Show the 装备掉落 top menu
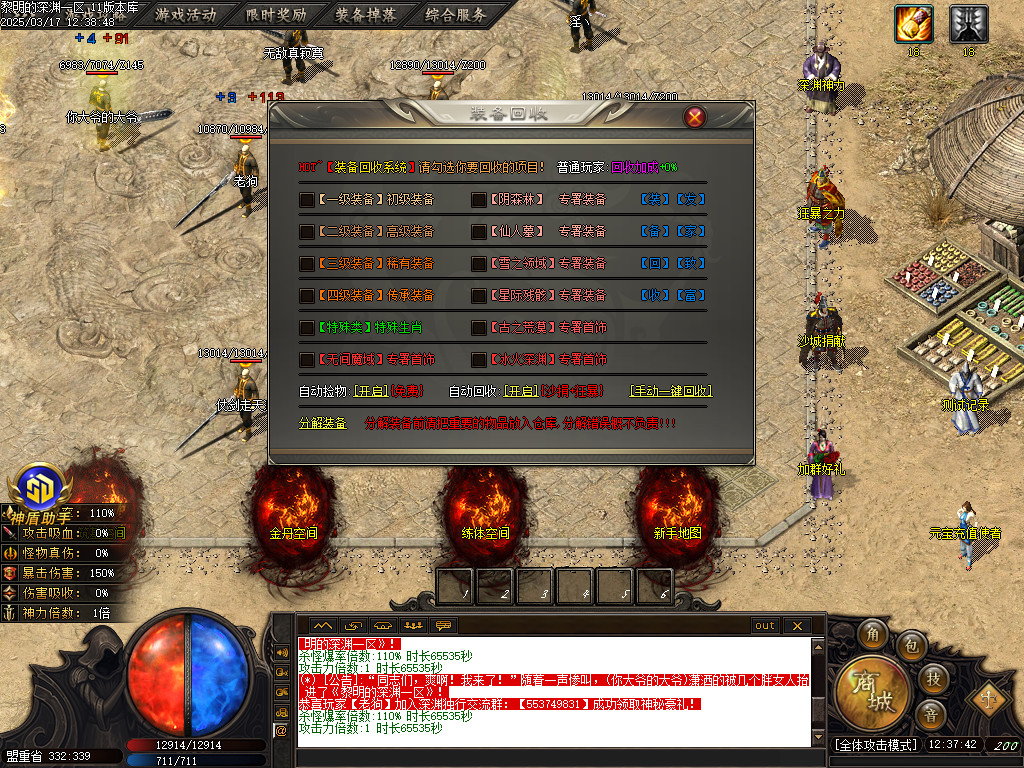 coord(366,15)
